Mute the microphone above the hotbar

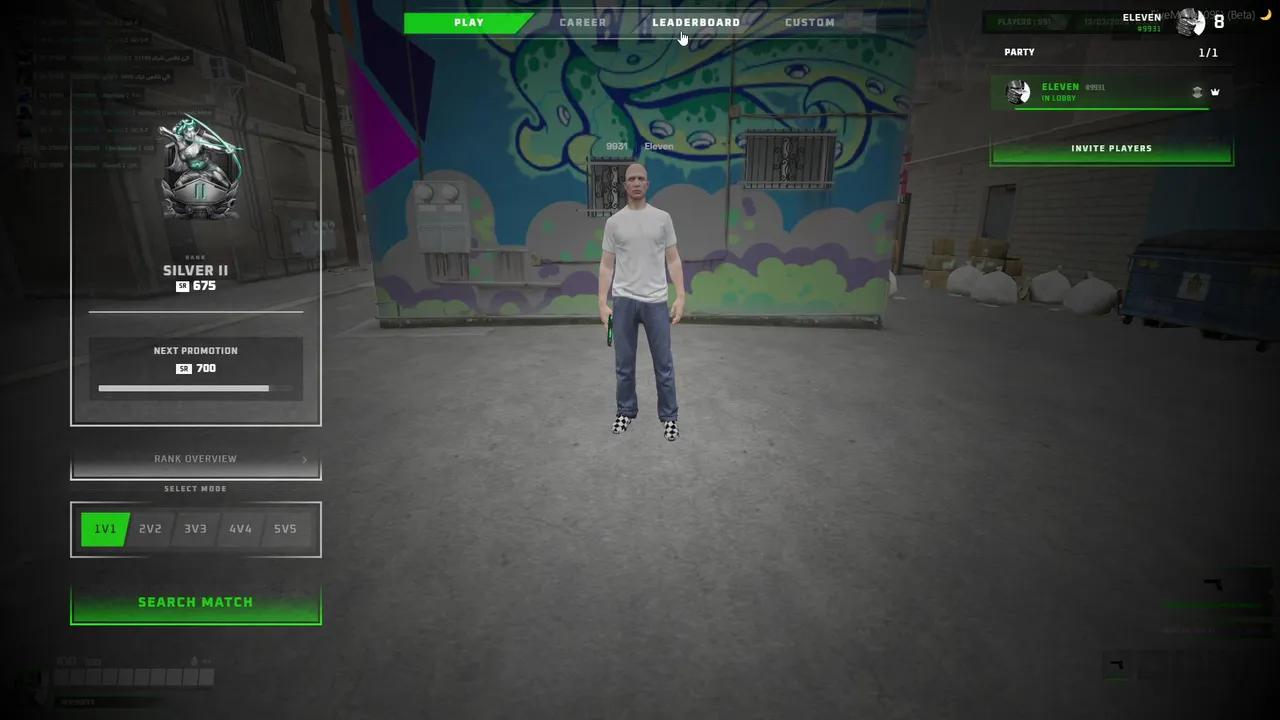coord(193,661)
